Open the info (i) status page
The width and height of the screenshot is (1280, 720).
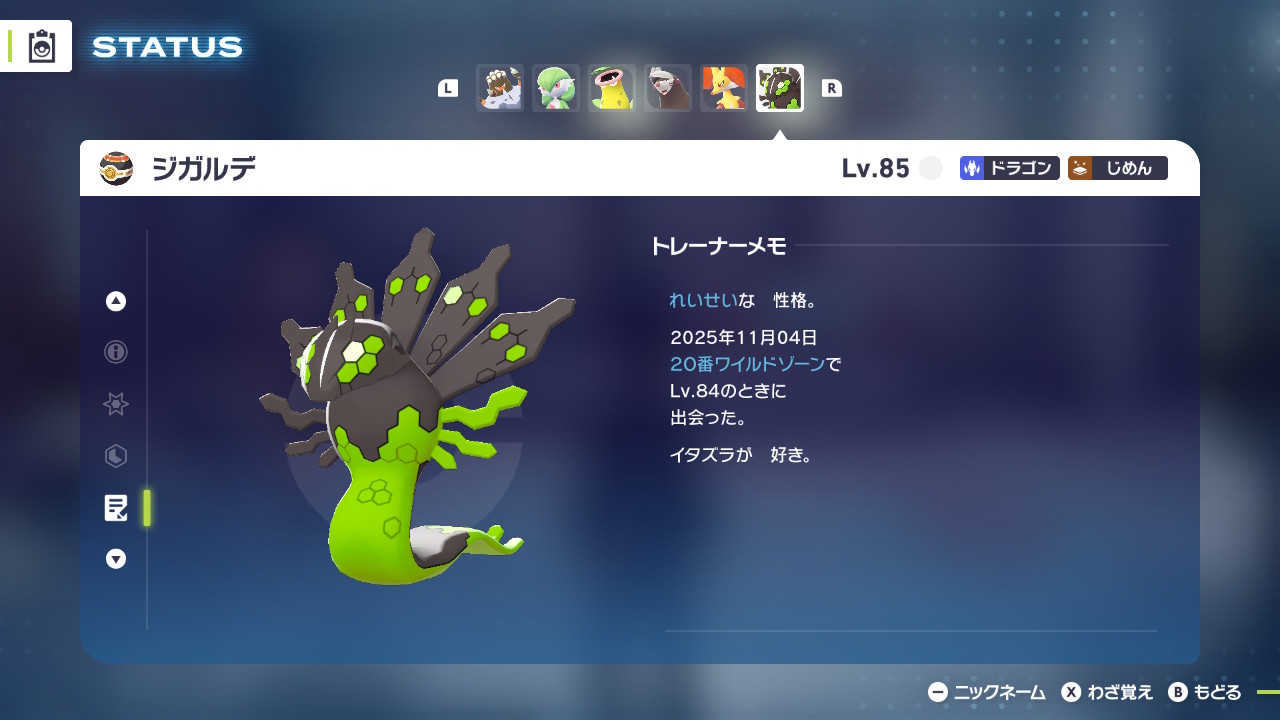[x=116, y=352]
